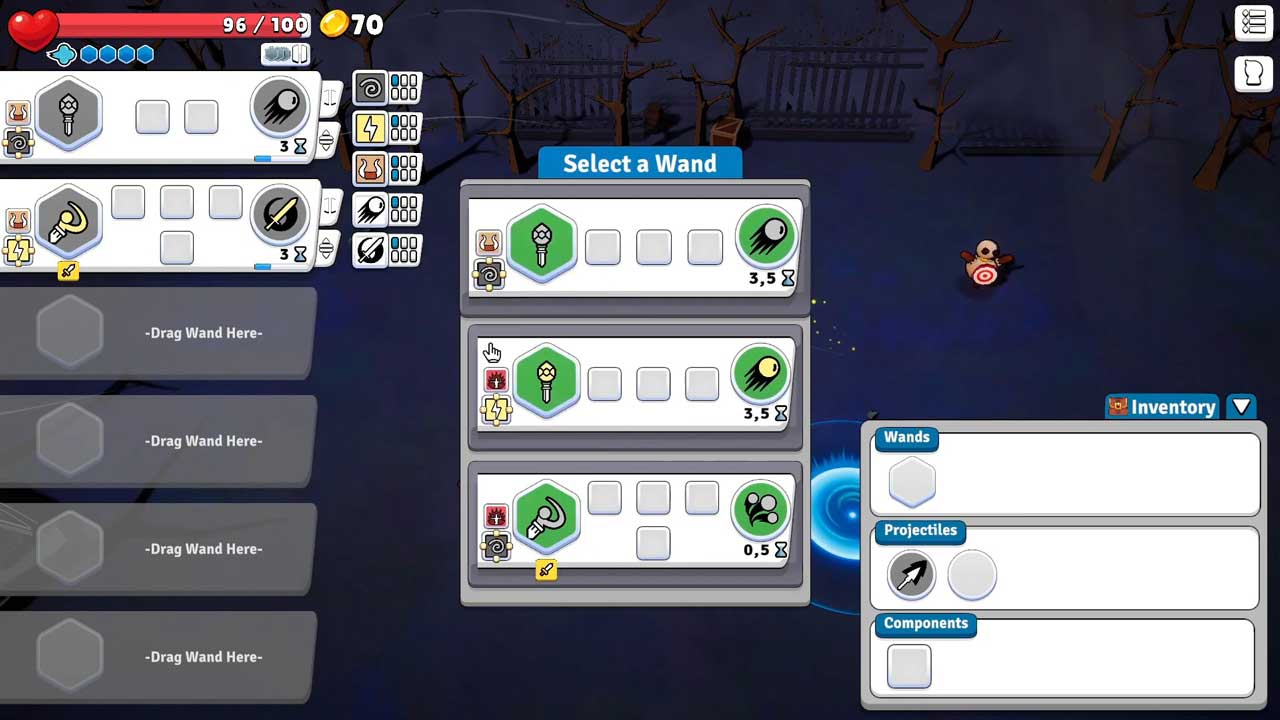Click the yellow lightning element icon
The image size is (1280, 720).
(370, 128)
